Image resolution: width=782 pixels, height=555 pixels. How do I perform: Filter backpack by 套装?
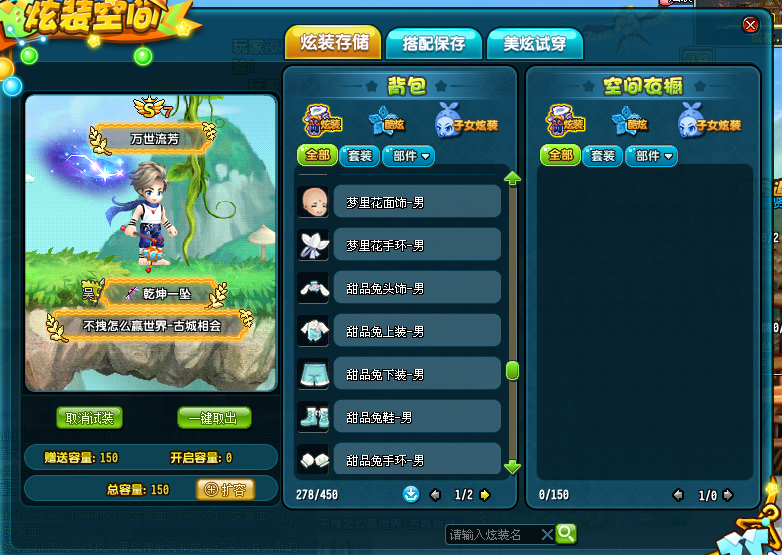[x=358, y=156]
